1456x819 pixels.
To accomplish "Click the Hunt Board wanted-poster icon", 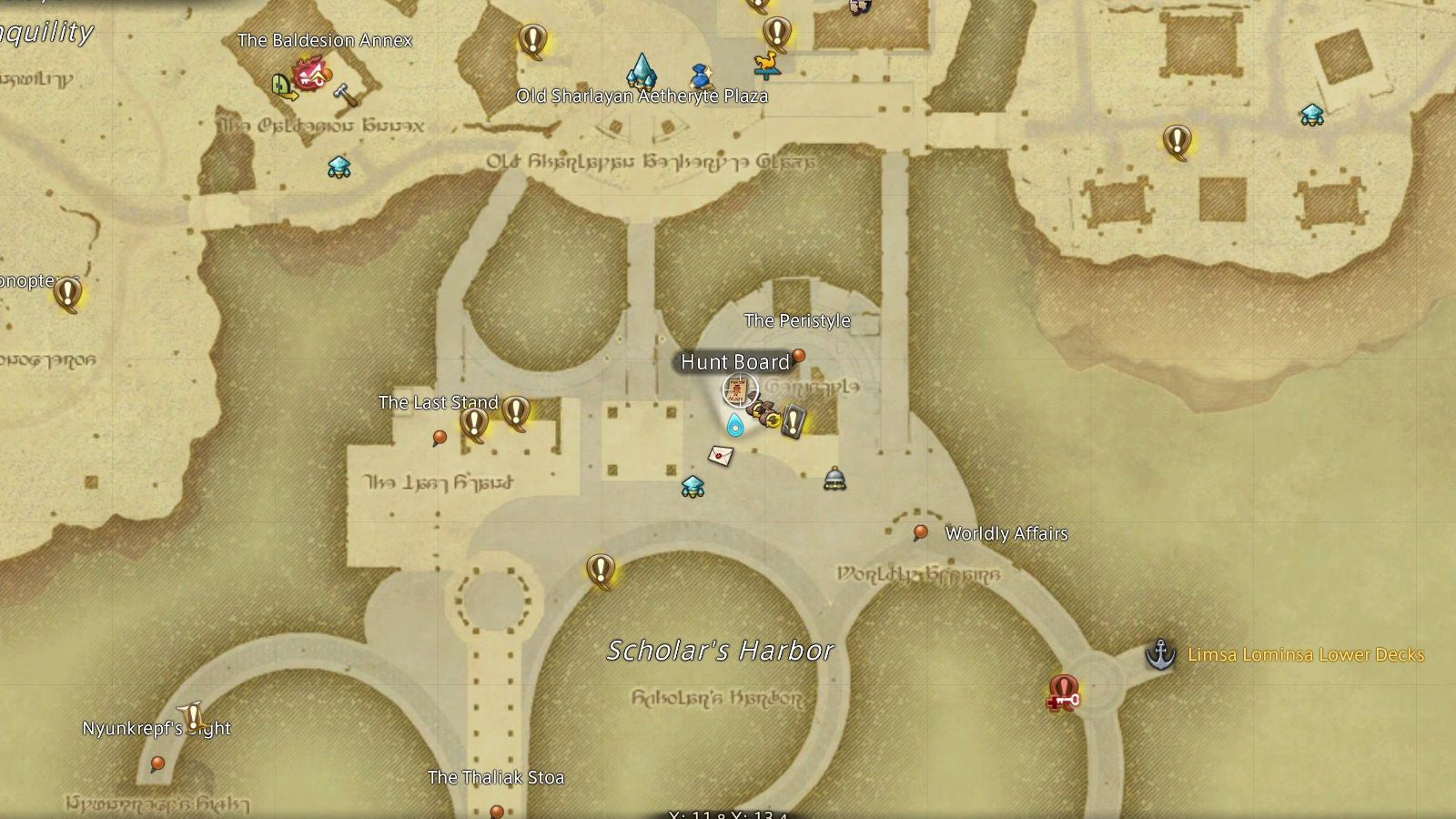I will (737, 389).
